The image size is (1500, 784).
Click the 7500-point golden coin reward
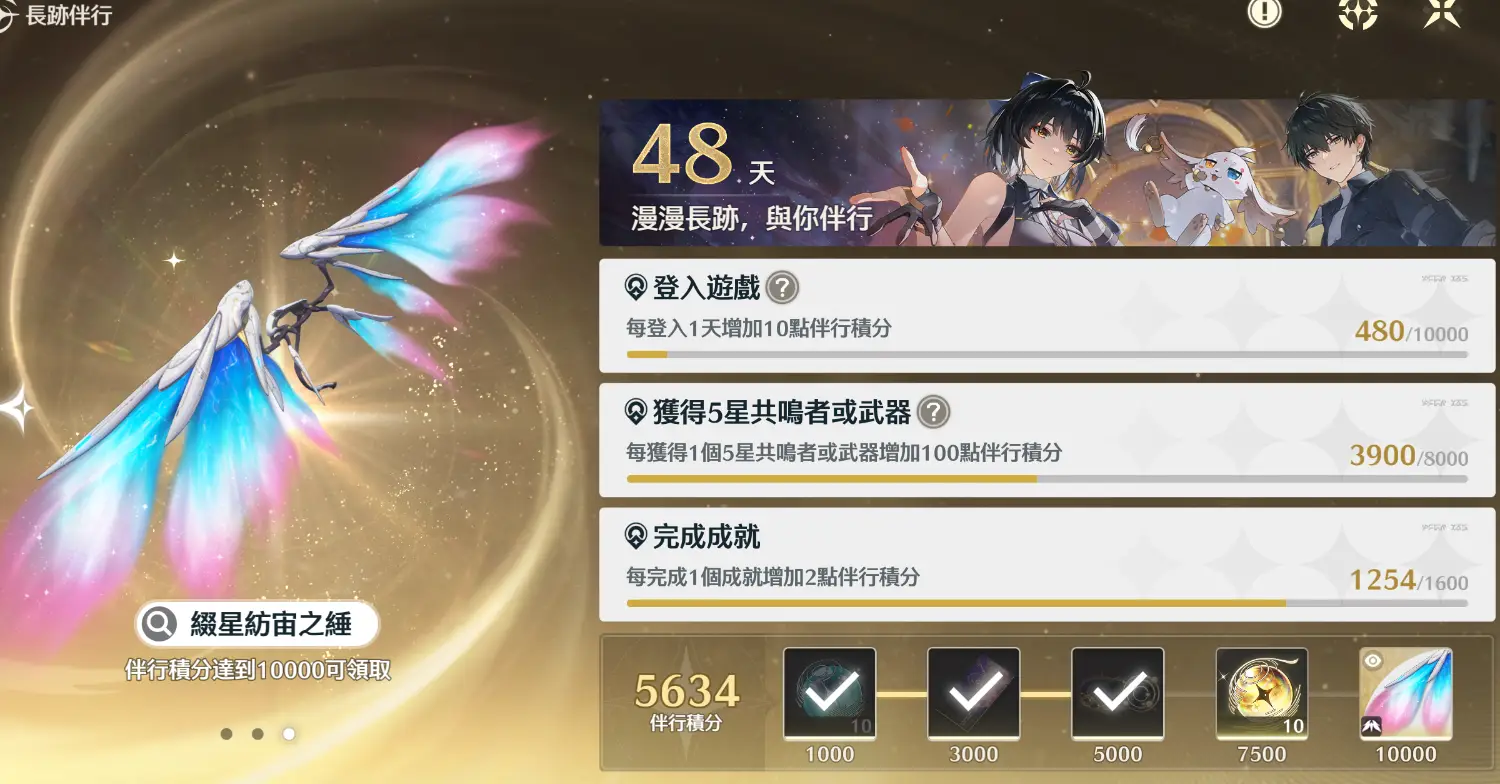1262,692
